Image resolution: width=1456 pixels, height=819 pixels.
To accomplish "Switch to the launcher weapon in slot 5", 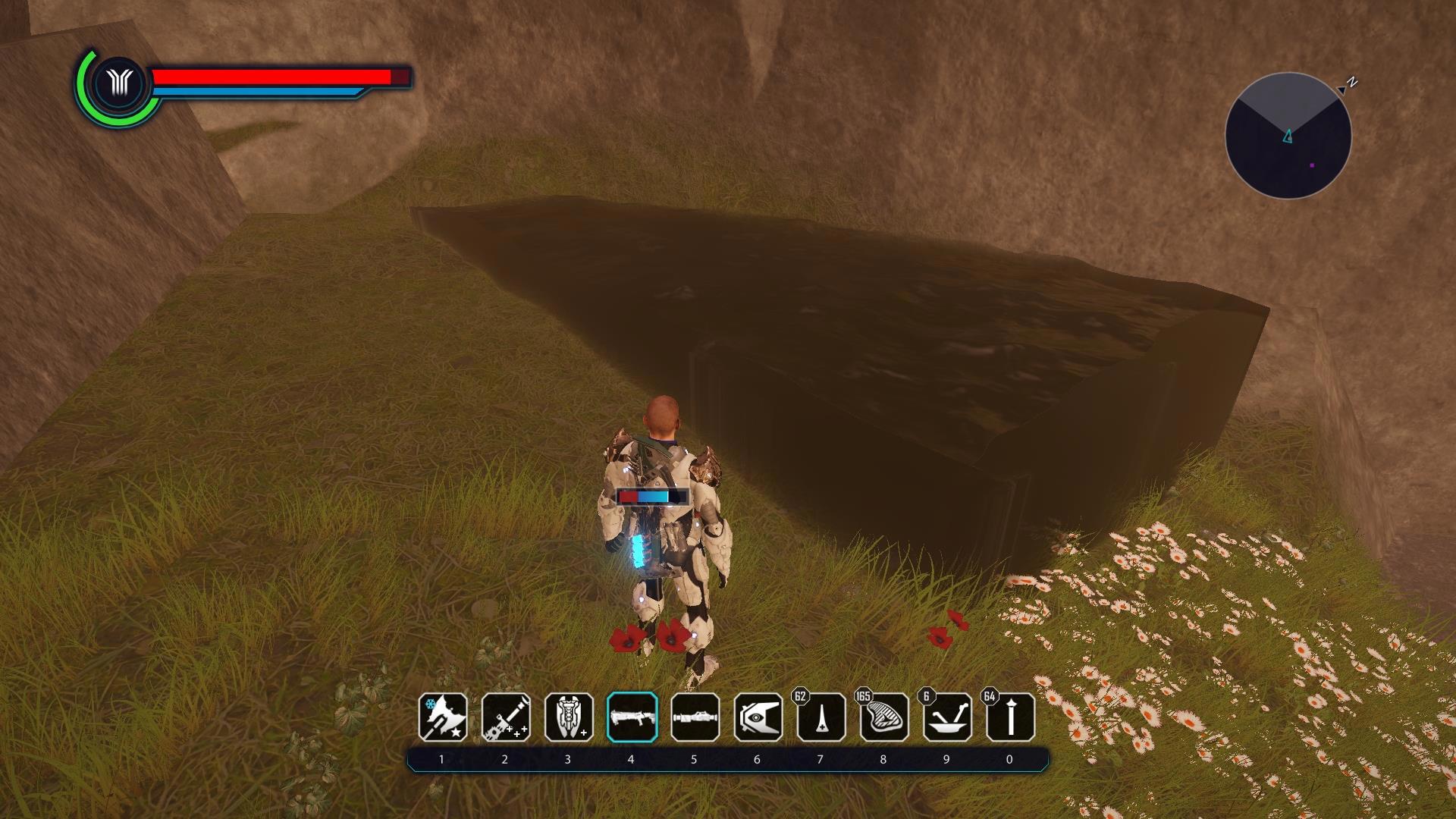I will tap(695, 717).
